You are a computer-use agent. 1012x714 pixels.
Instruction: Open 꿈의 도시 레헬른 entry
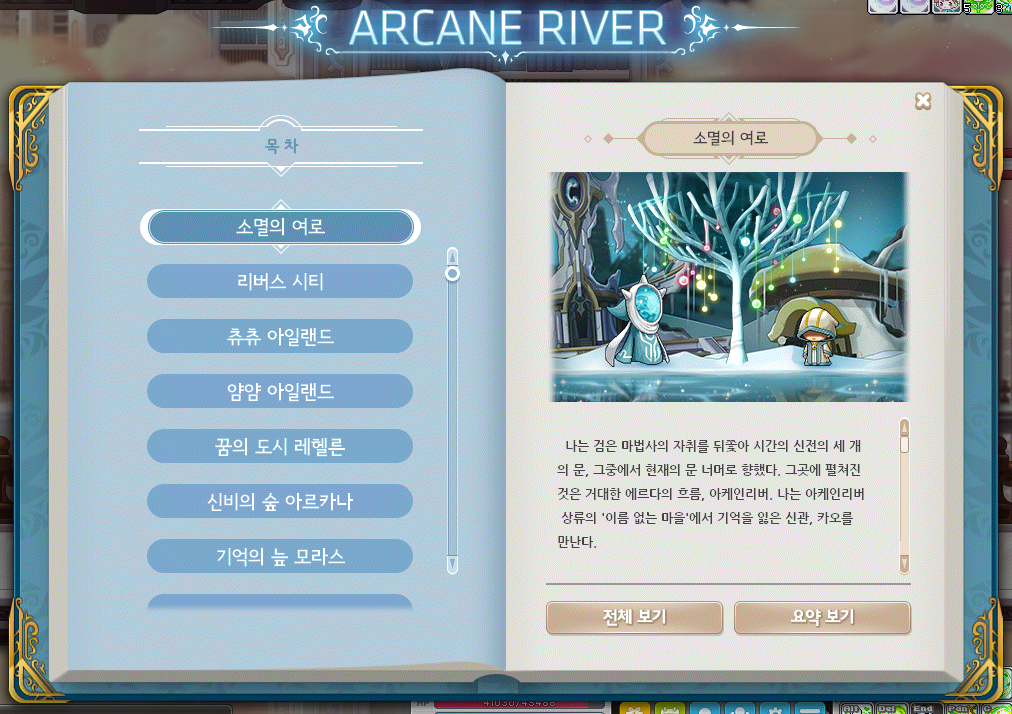click(x=280, y=447)
